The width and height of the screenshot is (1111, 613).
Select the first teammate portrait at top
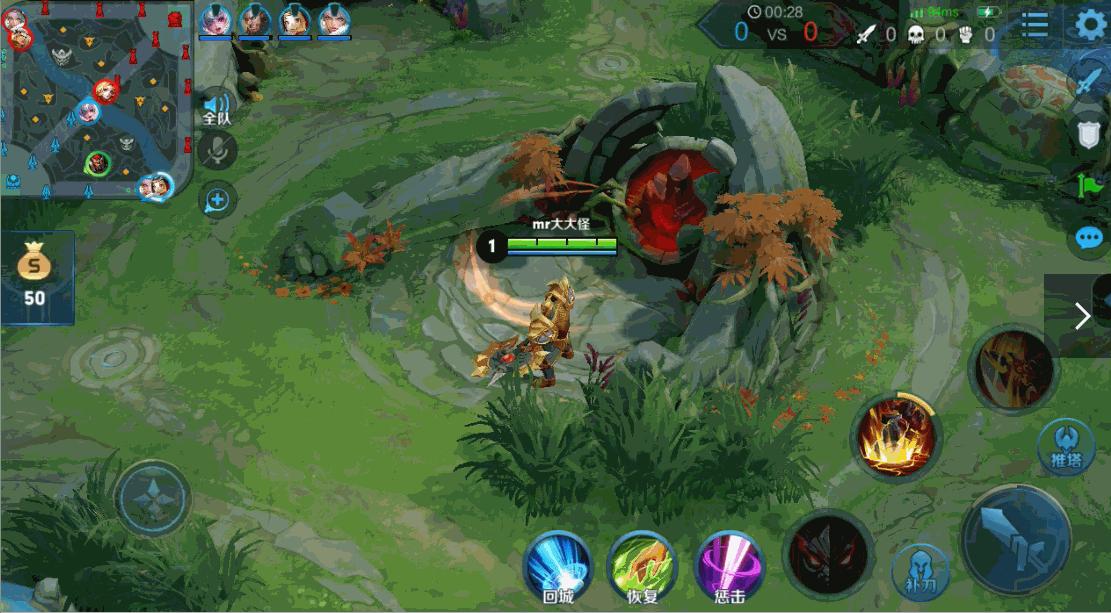point(215,21)
